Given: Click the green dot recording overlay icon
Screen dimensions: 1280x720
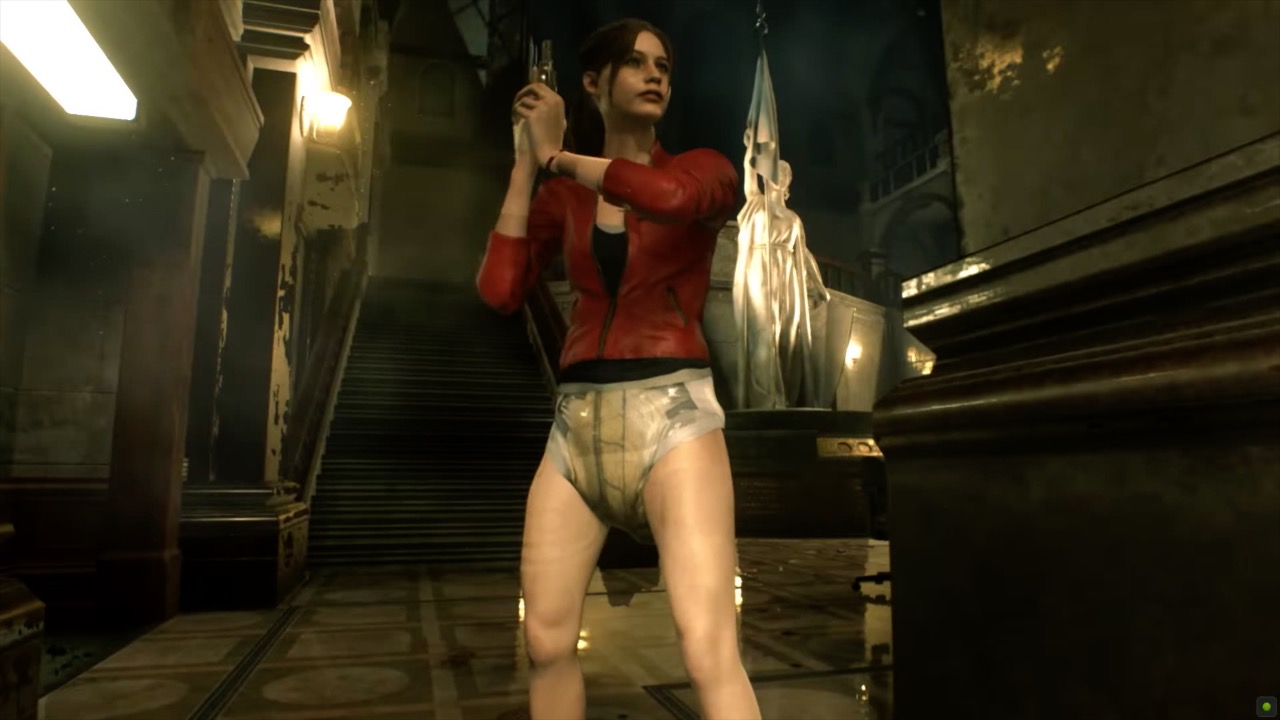Looking at the screenshot, I should 1266,707.
